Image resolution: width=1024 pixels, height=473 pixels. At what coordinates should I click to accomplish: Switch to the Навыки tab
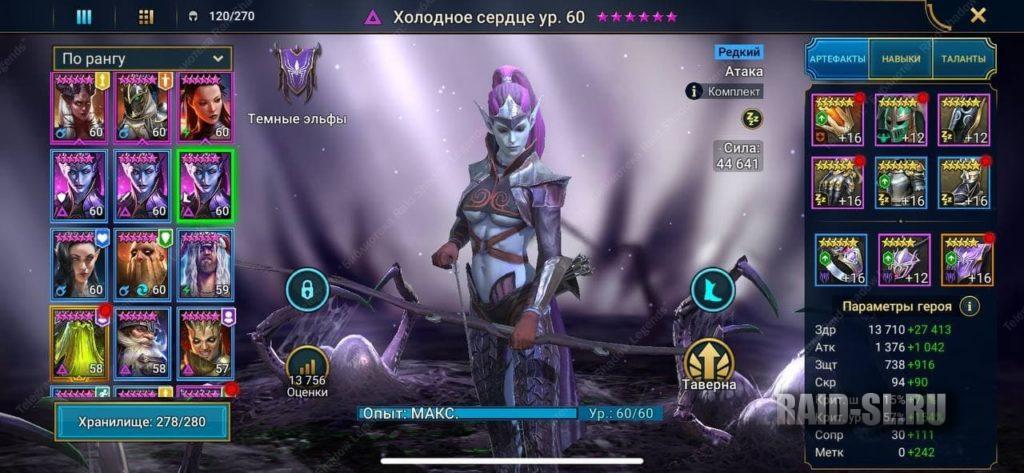[901, 59]
